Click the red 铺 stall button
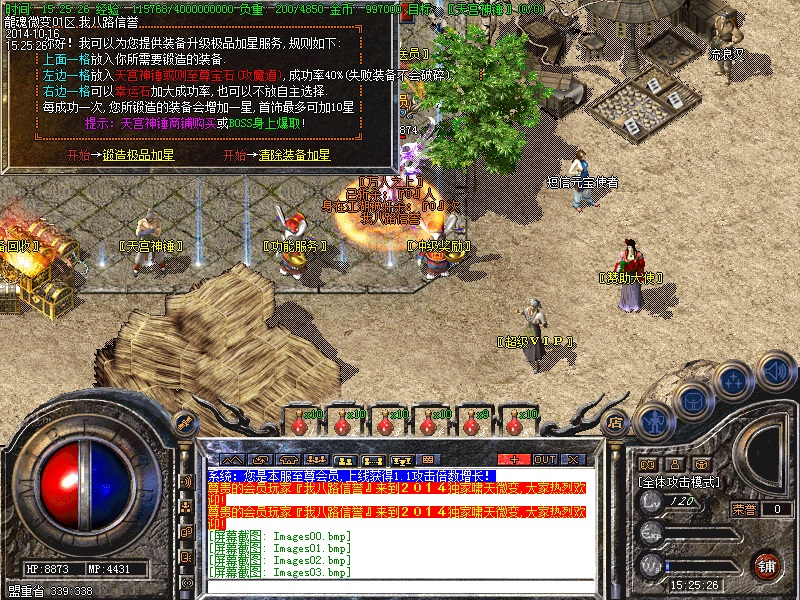The image size is (800, 600). [x=766, y=565]
